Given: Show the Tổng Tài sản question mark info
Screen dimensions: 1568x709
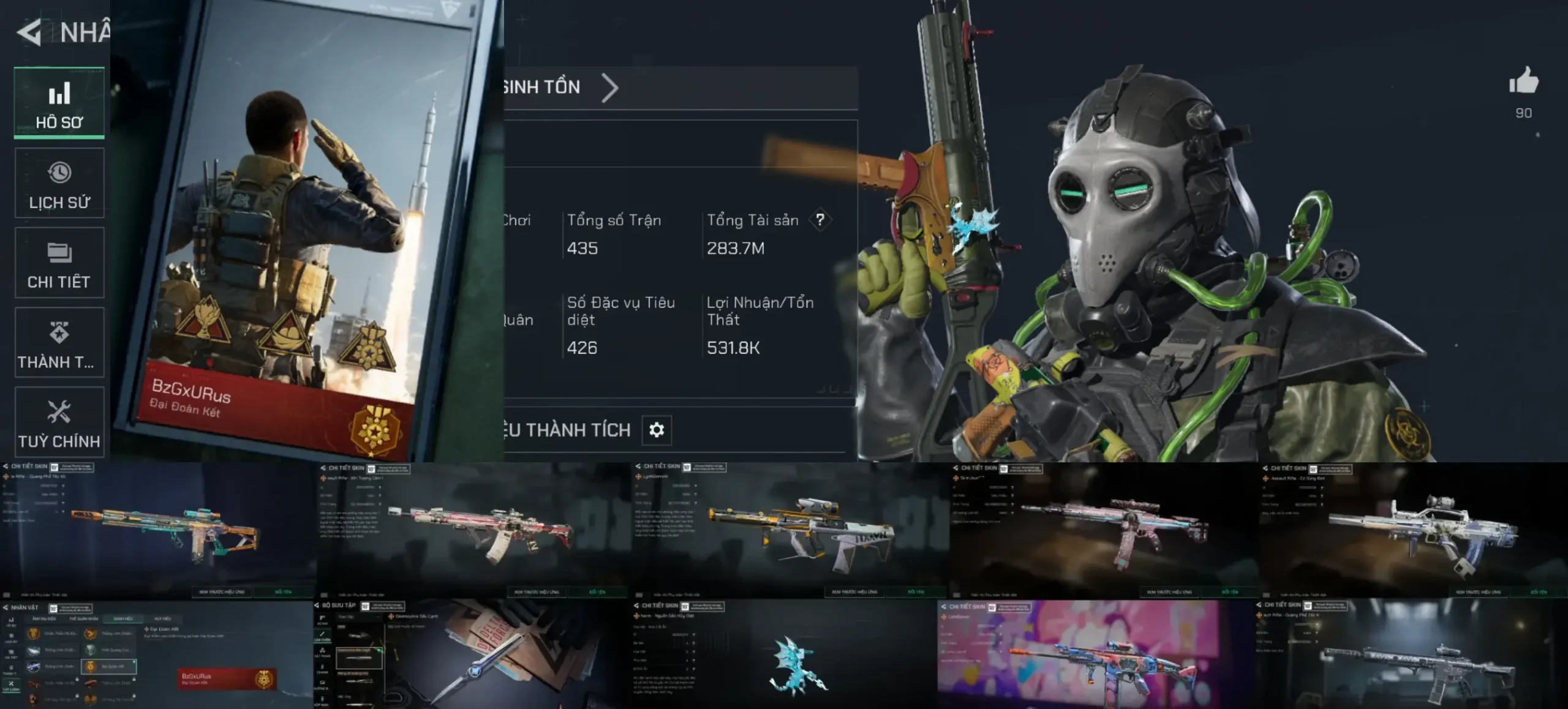Looking at the screenshot, I should coord(820,220).
